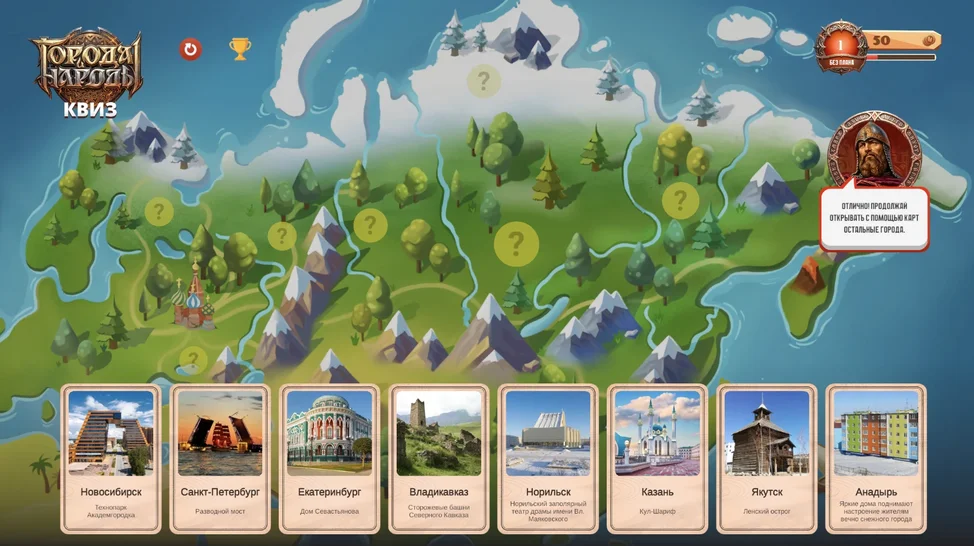Click the bearded warrior advisor portrait
The image size is (974, 546).
[874, 151]
